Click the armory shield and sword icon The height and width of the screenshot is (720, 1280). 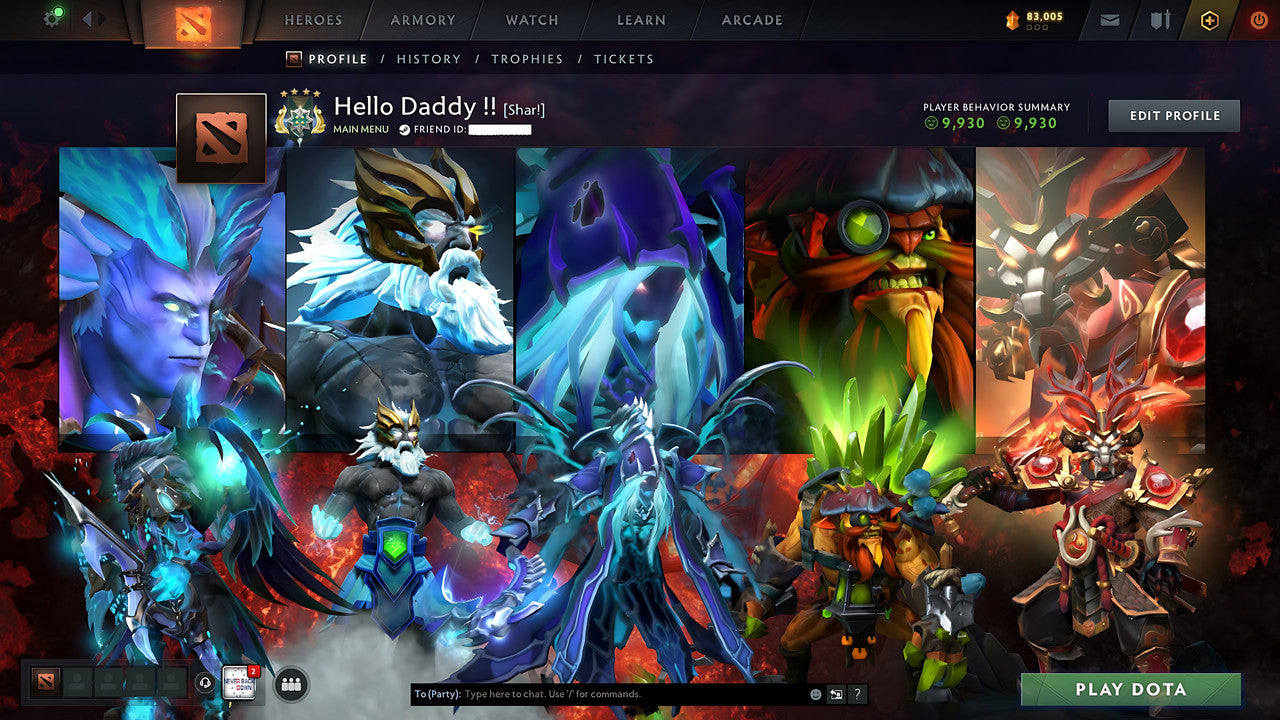point(1160,20)
